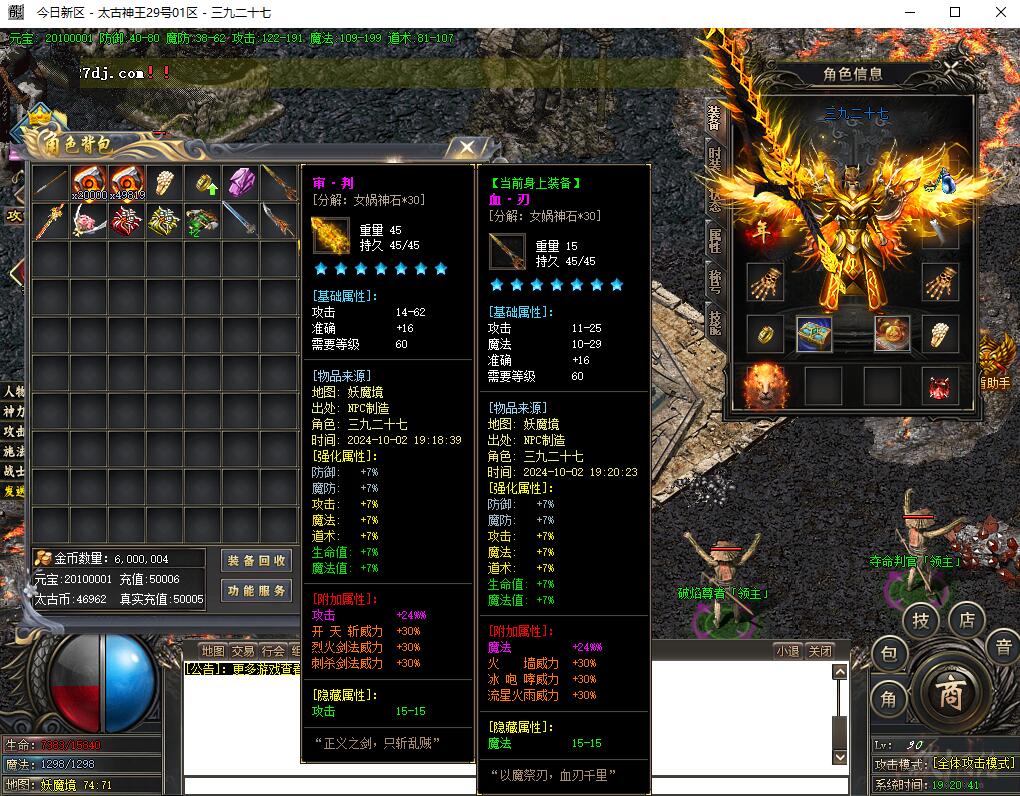
Task: Open the 技能 skills tab in character info
Action: 714,320
